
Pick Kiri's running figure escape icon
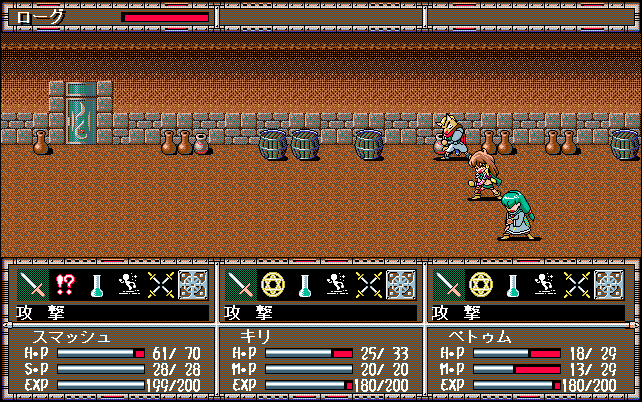pos(337,285)
